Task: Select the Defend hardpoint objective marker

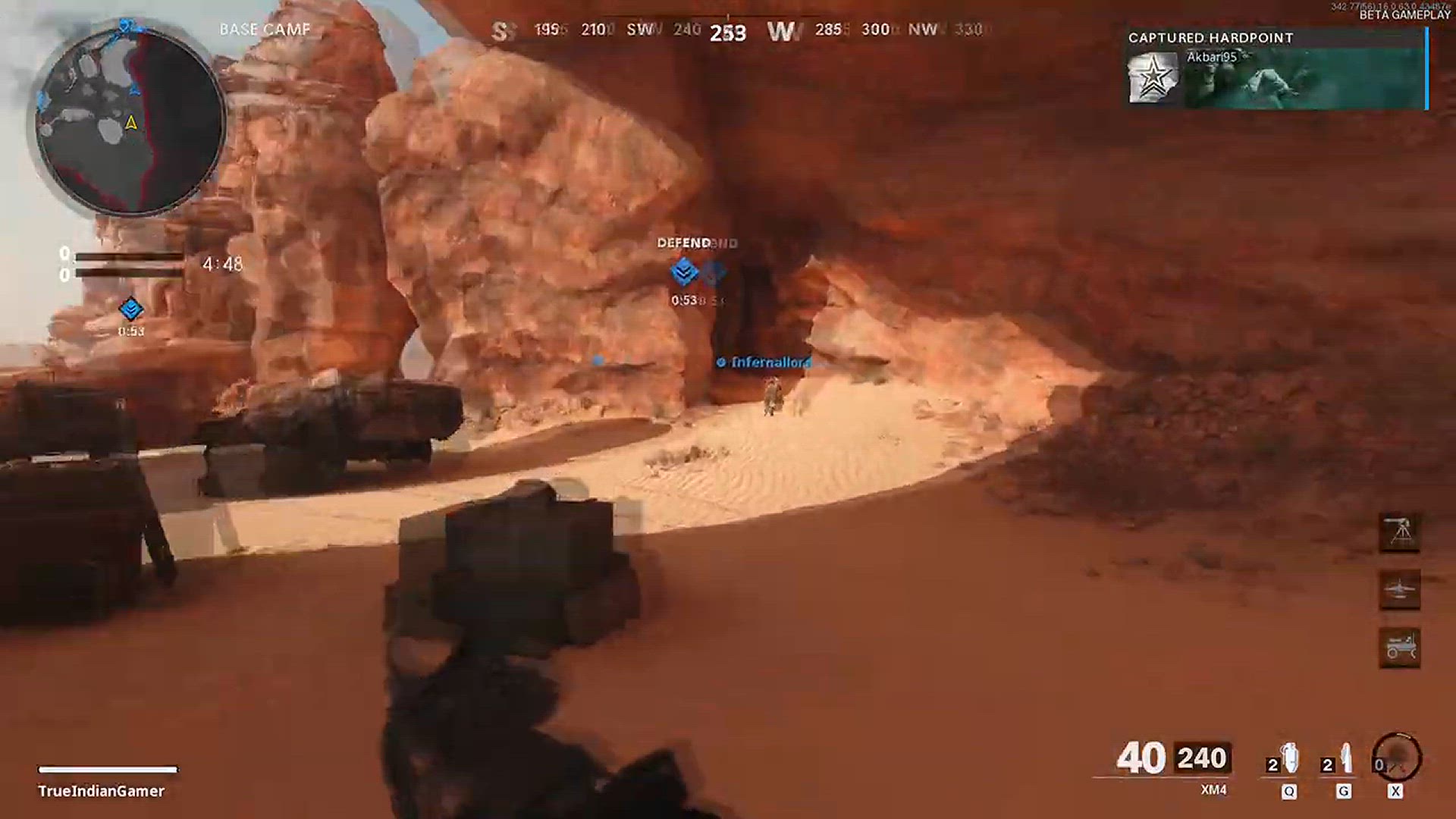Action: (685, 271)
